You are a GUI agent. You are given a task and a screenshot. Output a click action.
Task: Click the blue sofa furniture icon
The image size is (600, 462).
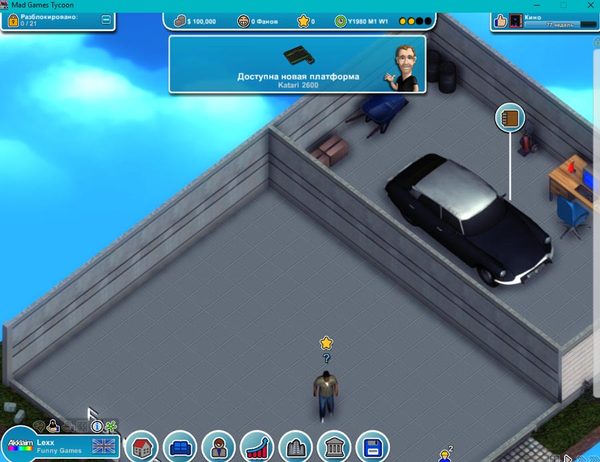pos(181,446)
